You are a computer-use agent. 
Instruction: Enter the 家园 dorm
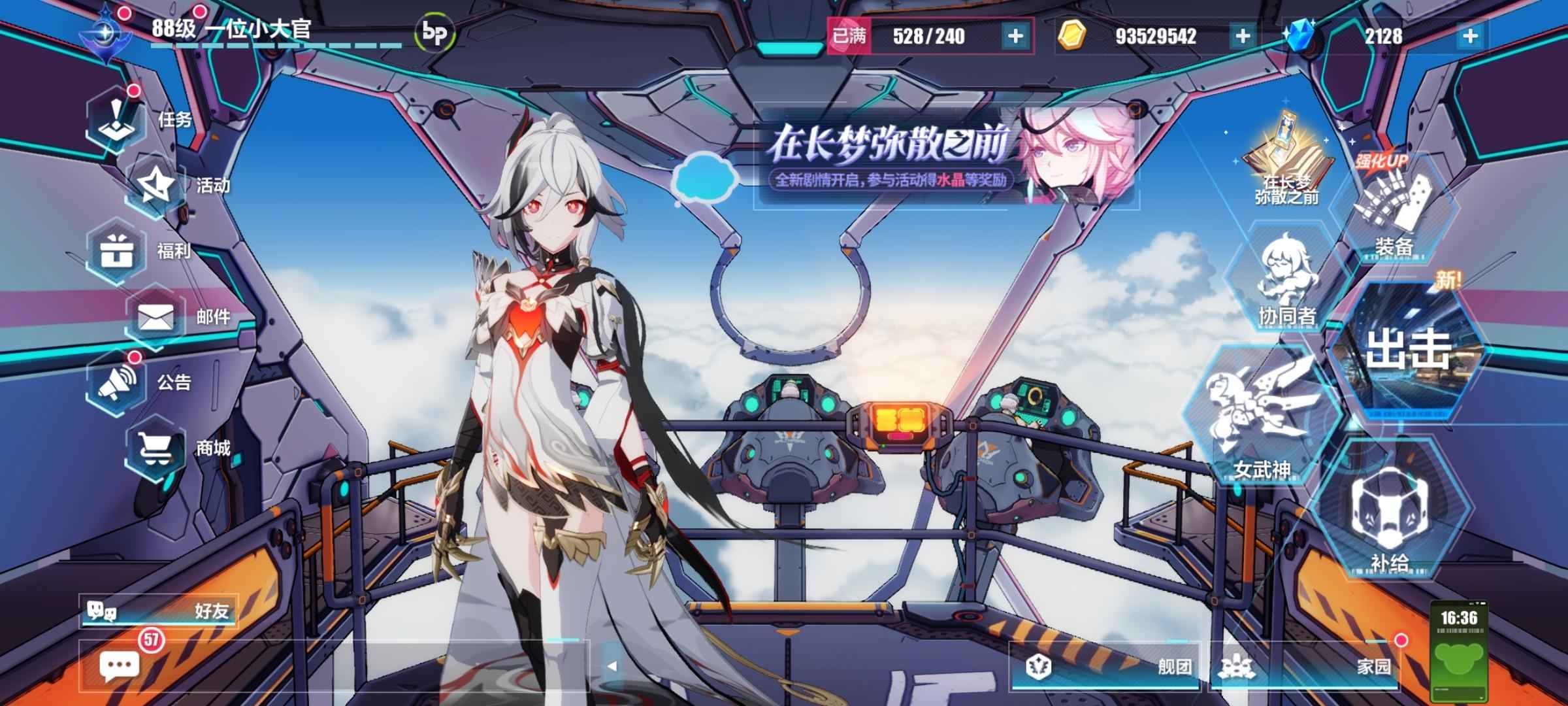click(1305, 666)
